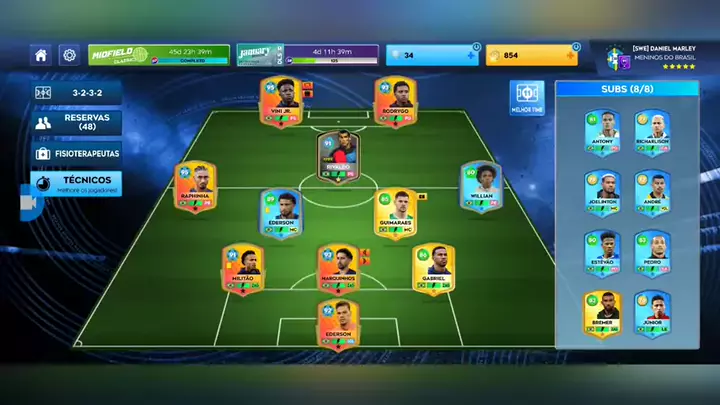
Task: Change the 3-2-3-2 formation
Action: tap(77, 92)
